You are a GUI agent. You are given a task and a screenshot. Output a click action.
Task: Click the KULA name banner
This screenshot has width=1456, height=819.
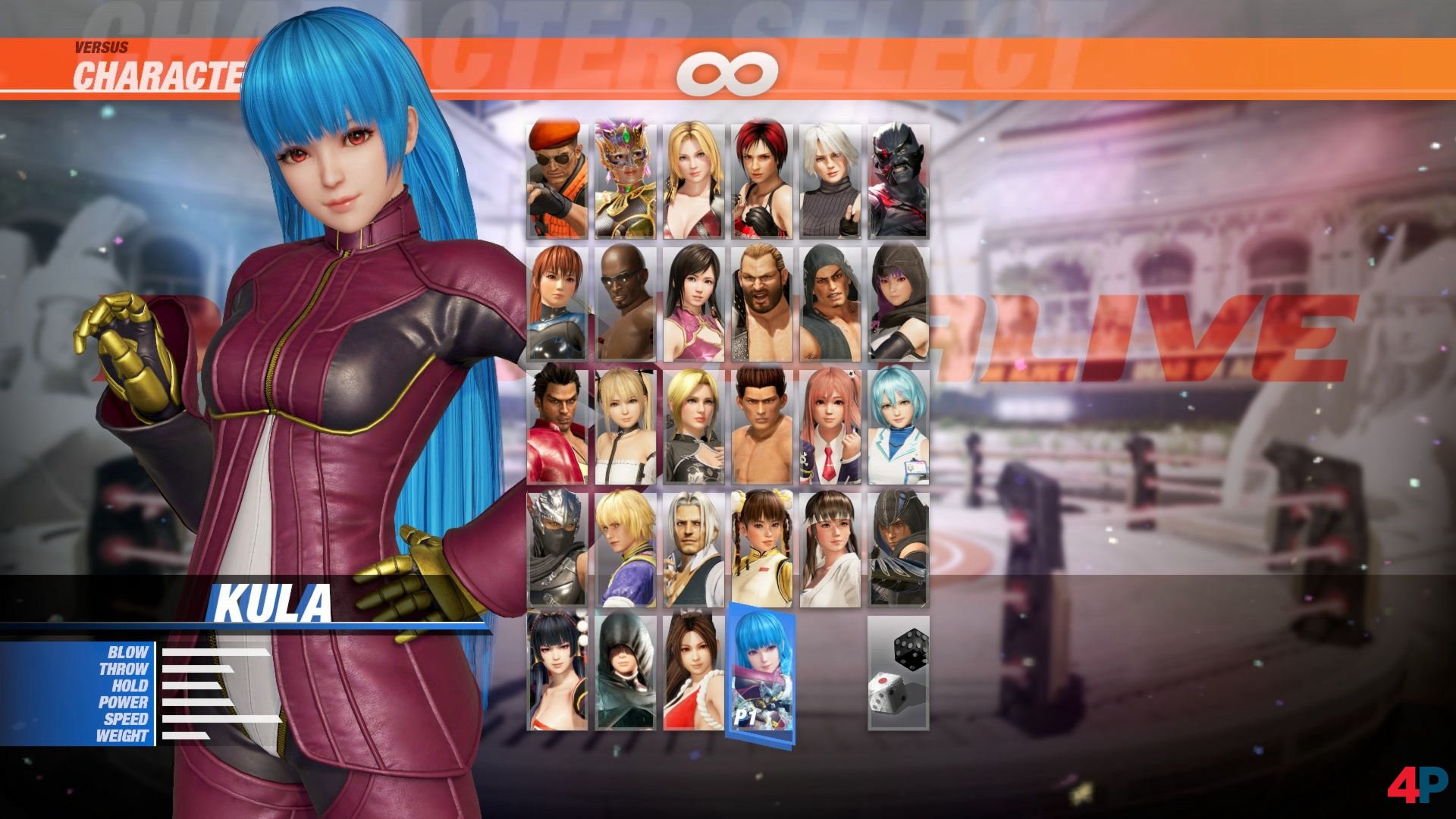click(273, 601)
